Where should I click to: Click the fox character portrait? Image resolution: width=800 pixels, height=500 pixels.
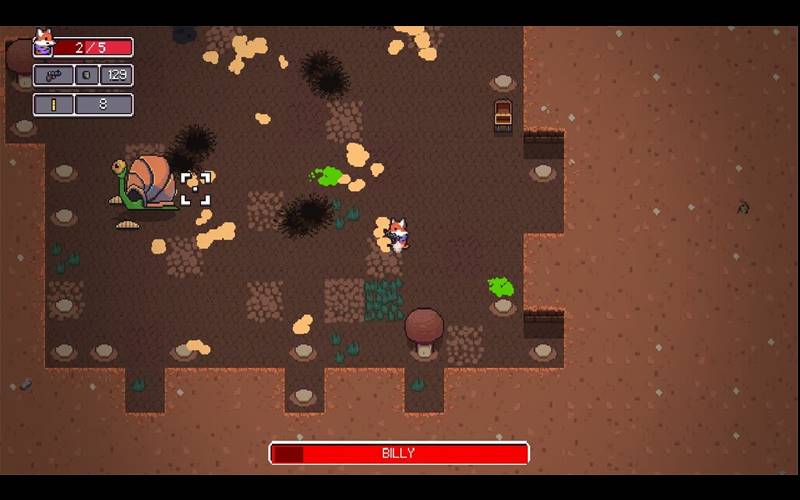[x=43, y=43]
